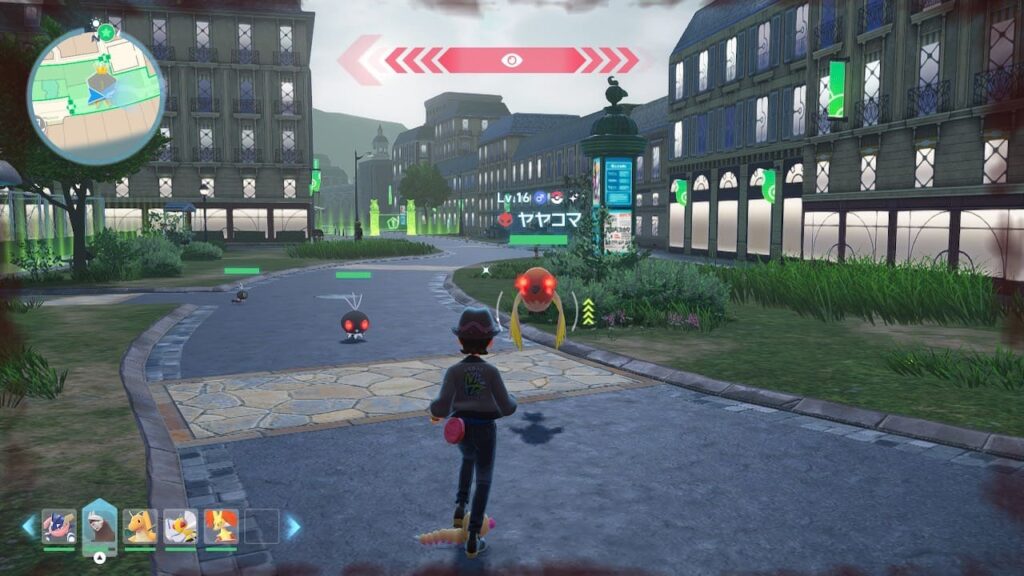
Task: Choose the highlighted grey-headed brown Pokémon slot
Action: 100,524
